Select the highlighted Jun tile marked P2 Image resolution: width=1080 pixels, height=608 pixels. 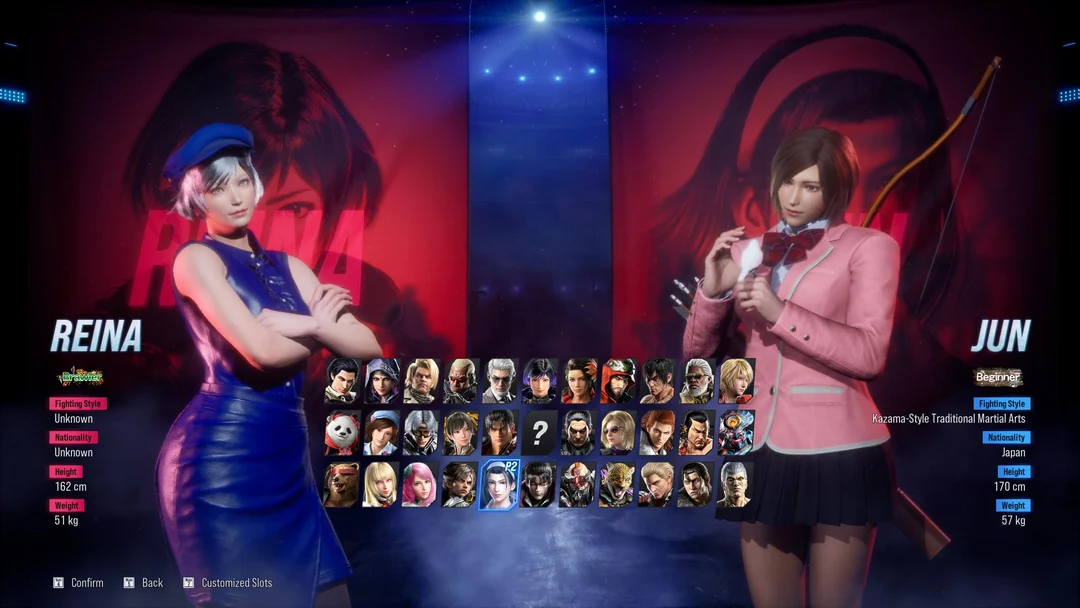499,484
